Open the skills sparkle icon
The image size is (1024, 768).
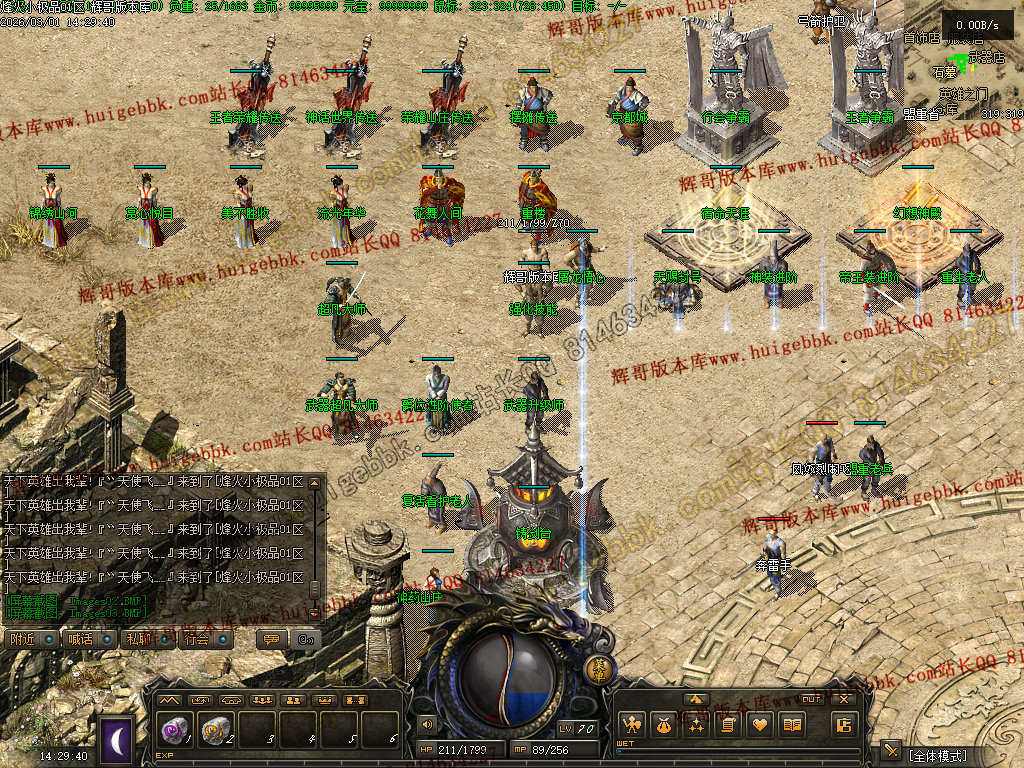(x=695, y=724)
